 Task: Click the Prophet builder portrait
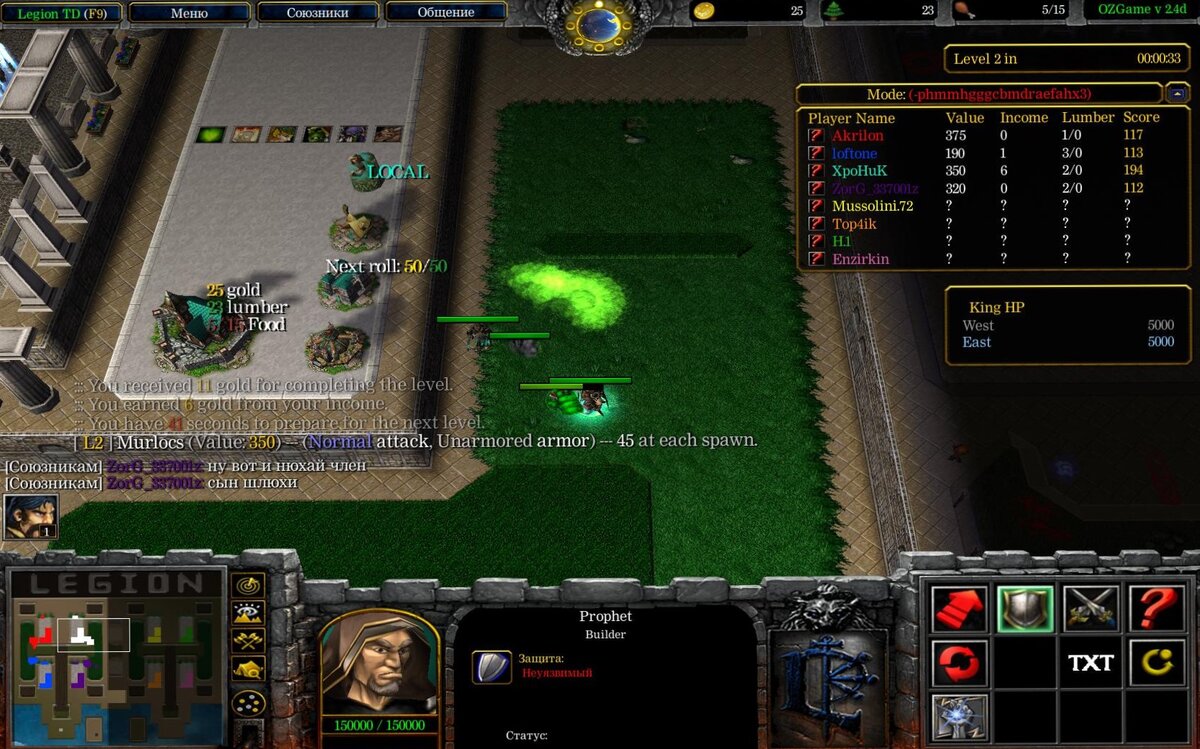tap(378, 662)
